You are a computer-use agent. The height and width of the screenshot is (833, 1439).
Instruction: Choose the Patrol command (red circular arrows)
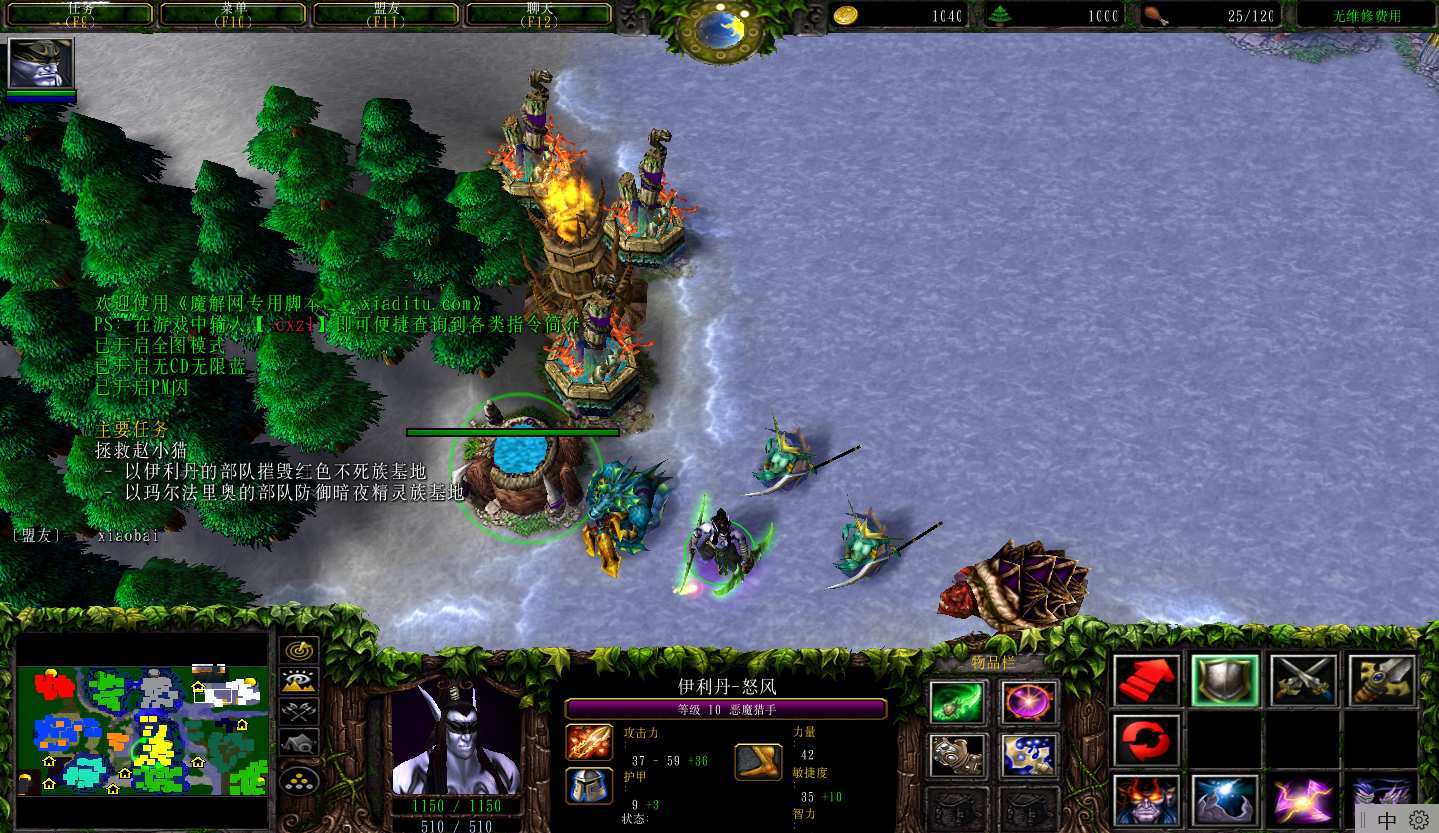pyautogui.click(x=1146, y=740)
